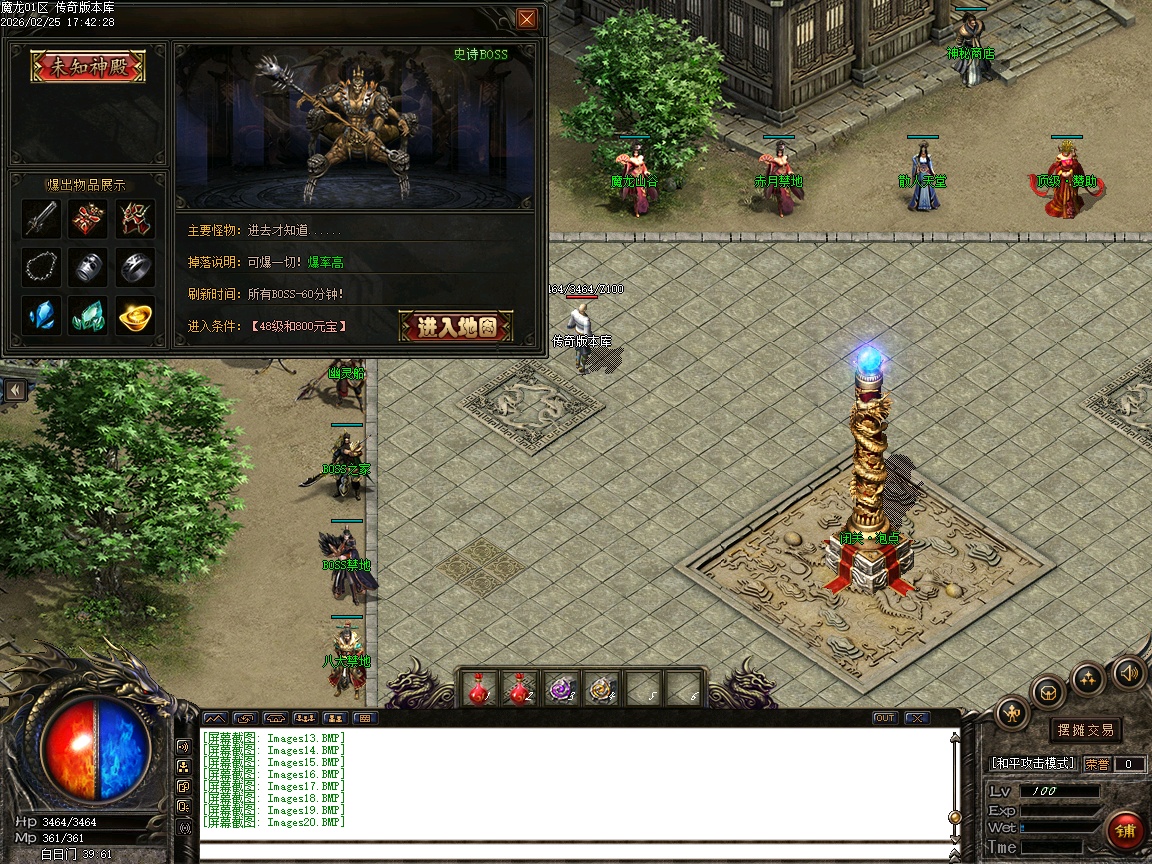Toggle the sound speaker icon
1152x864 pixels.
[x=1129, y=672]
